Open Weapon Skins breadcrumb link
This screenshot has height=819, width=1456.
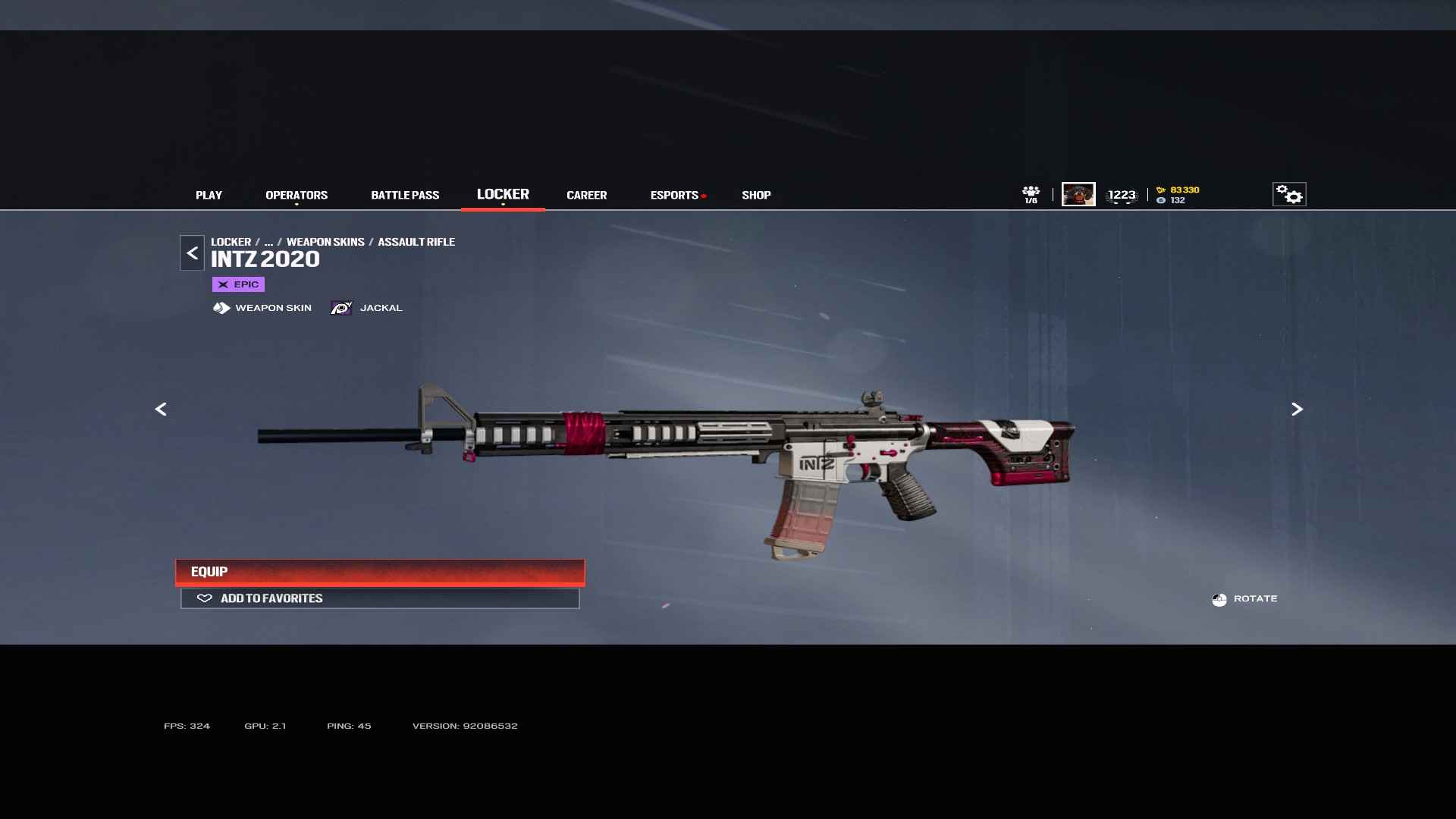pyautogui.click(x=325, y=242)
